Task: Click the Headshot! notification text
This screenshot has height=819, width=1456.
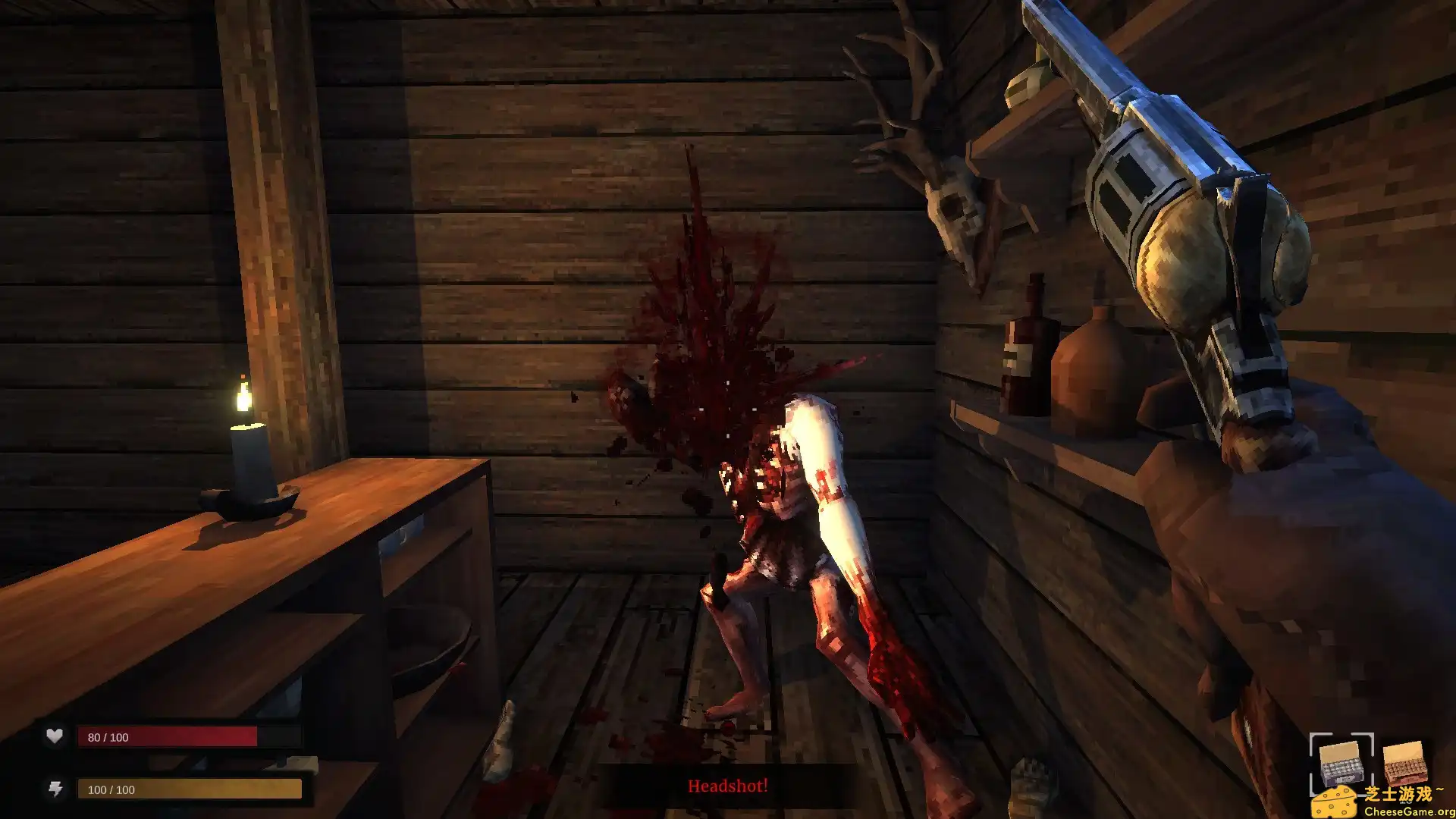Action: [x=727, y=787]
